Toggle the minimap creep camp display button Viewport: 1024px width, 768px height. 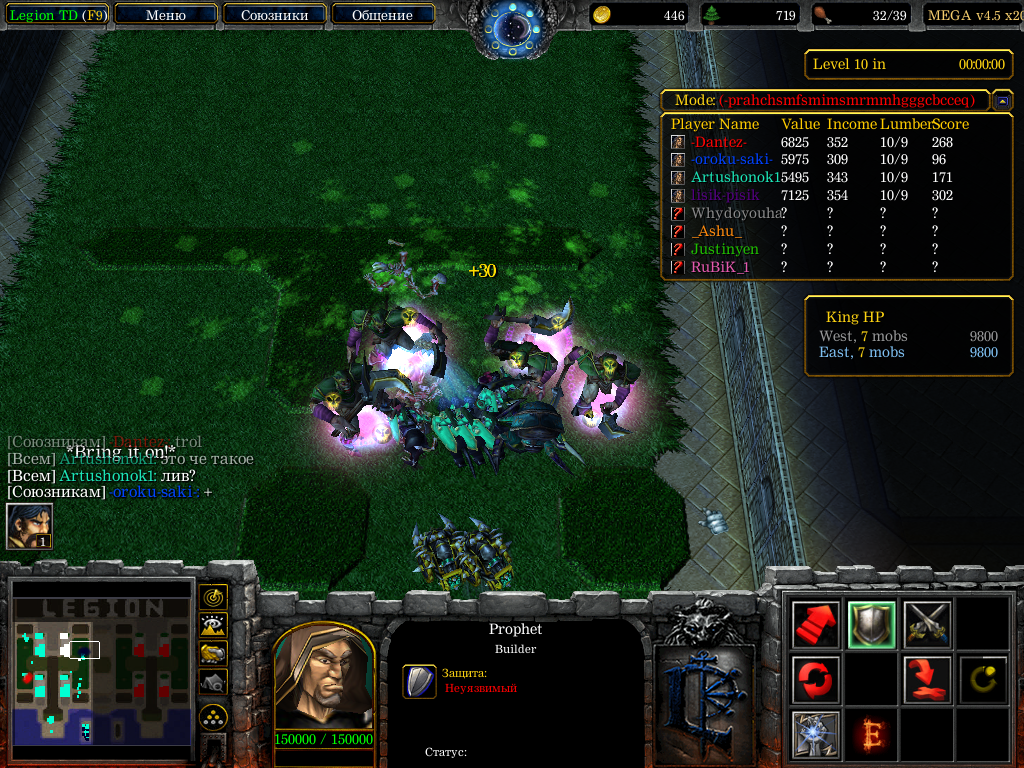213,681
